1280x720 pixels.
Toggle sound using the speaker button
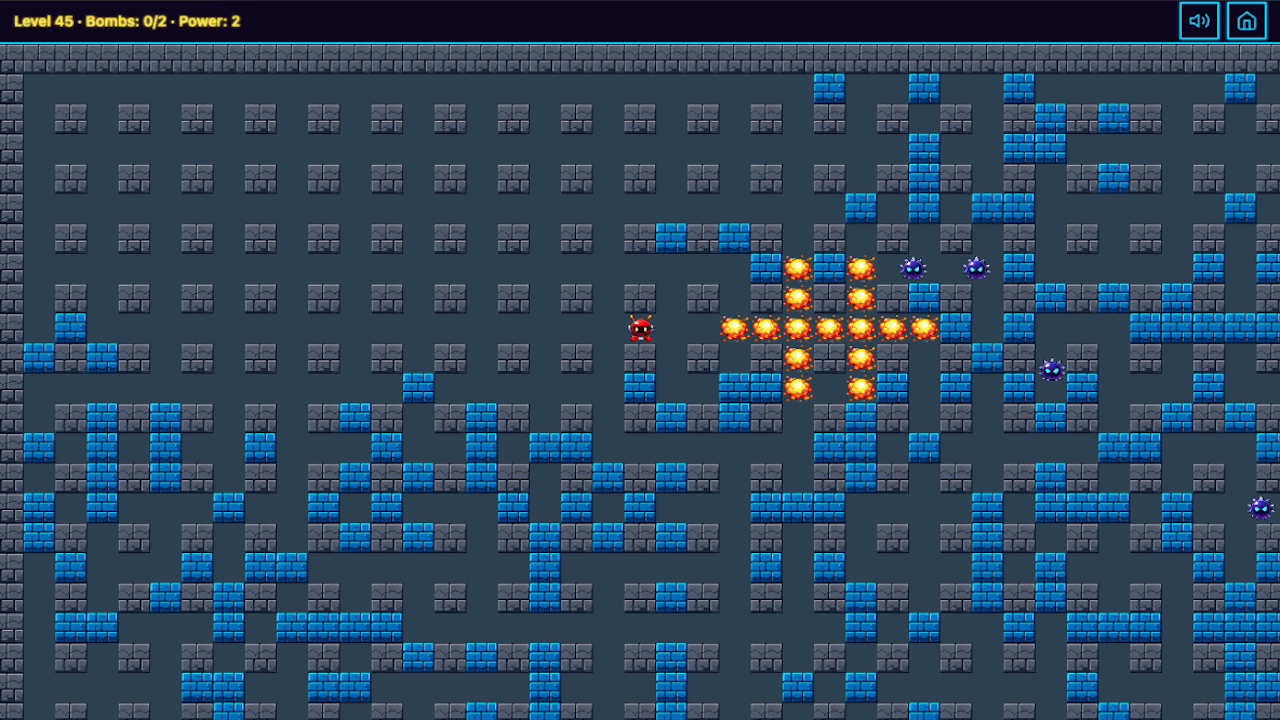pos(1199,20)
